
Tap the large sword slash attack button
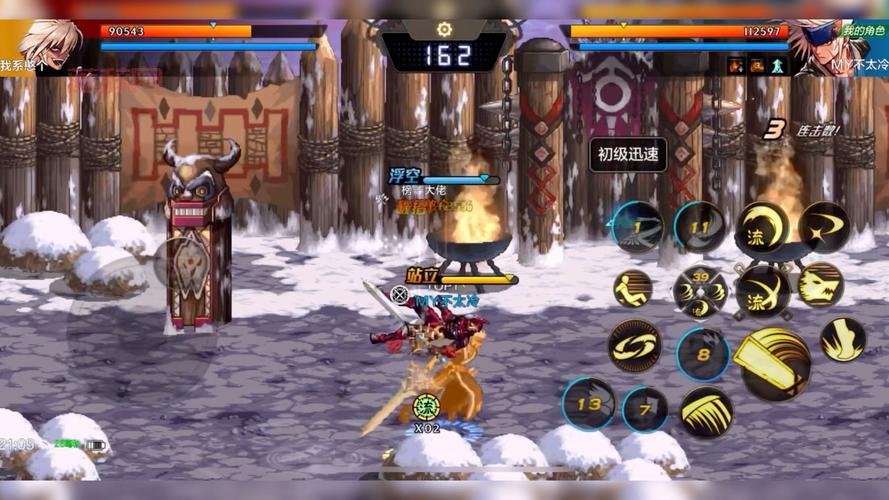[x=772, y=361]
